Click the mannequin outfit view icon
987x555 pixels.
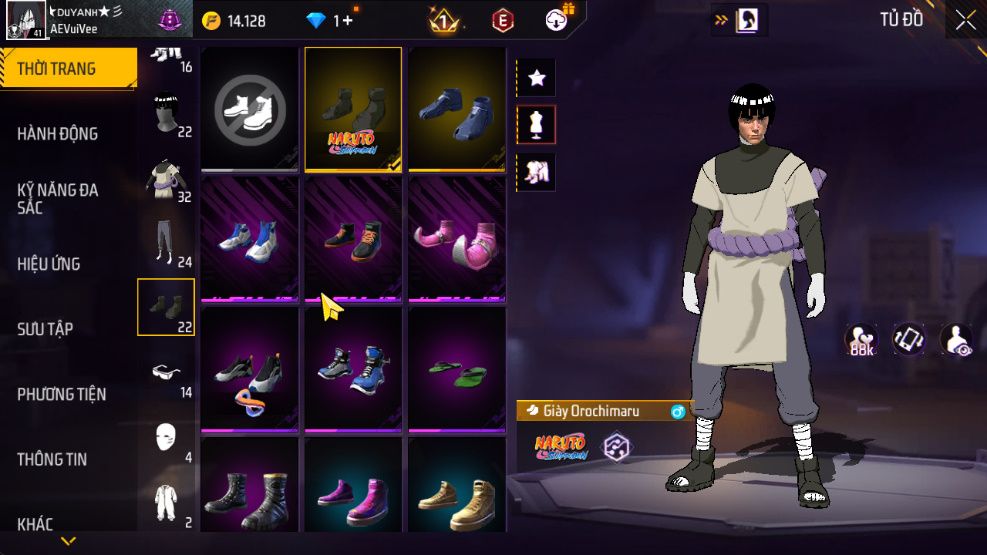(x=536, y=125)
